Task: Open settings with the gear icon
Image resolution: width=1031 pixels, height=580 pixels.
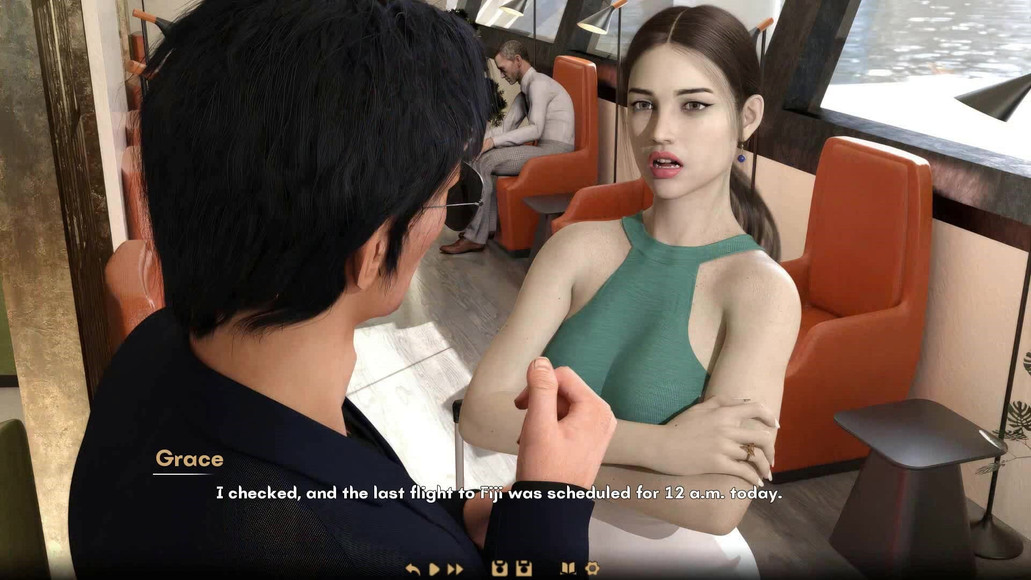Action: (591, 569)
